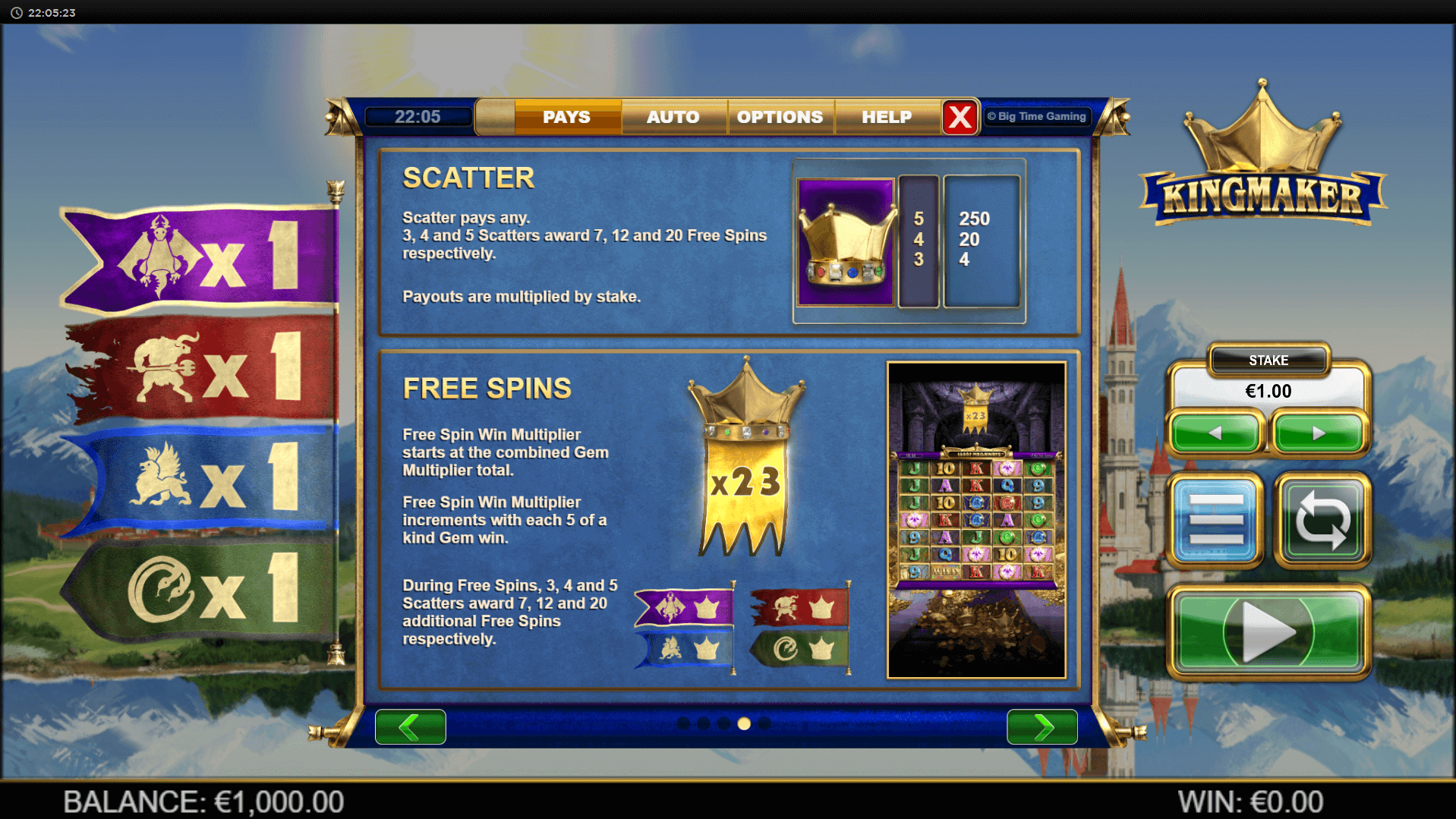
Task: Go to previous paytable page
Action: point(410,726)
